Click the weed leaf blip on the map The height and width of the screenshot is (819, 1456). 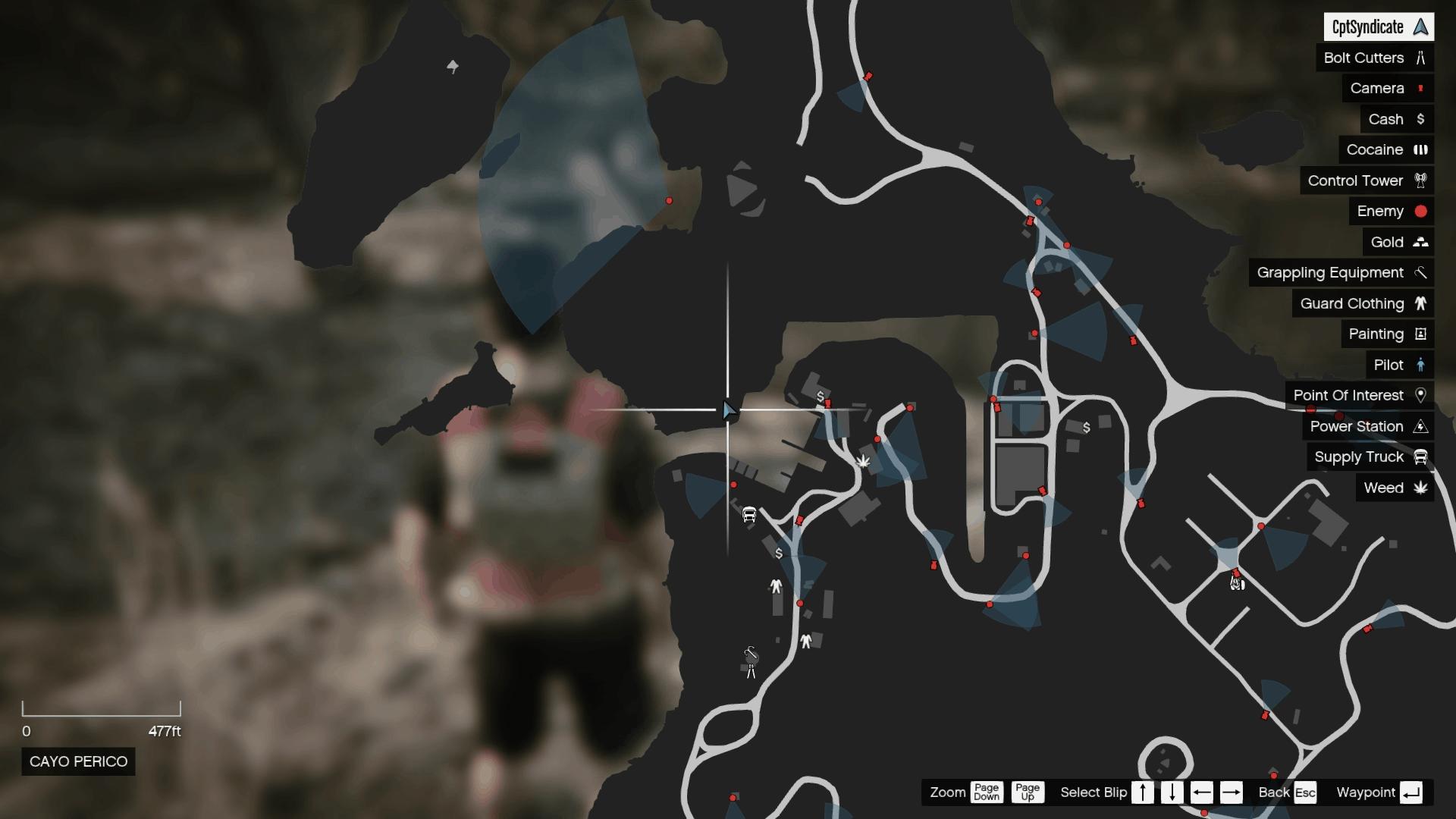(x=863, y=461)
